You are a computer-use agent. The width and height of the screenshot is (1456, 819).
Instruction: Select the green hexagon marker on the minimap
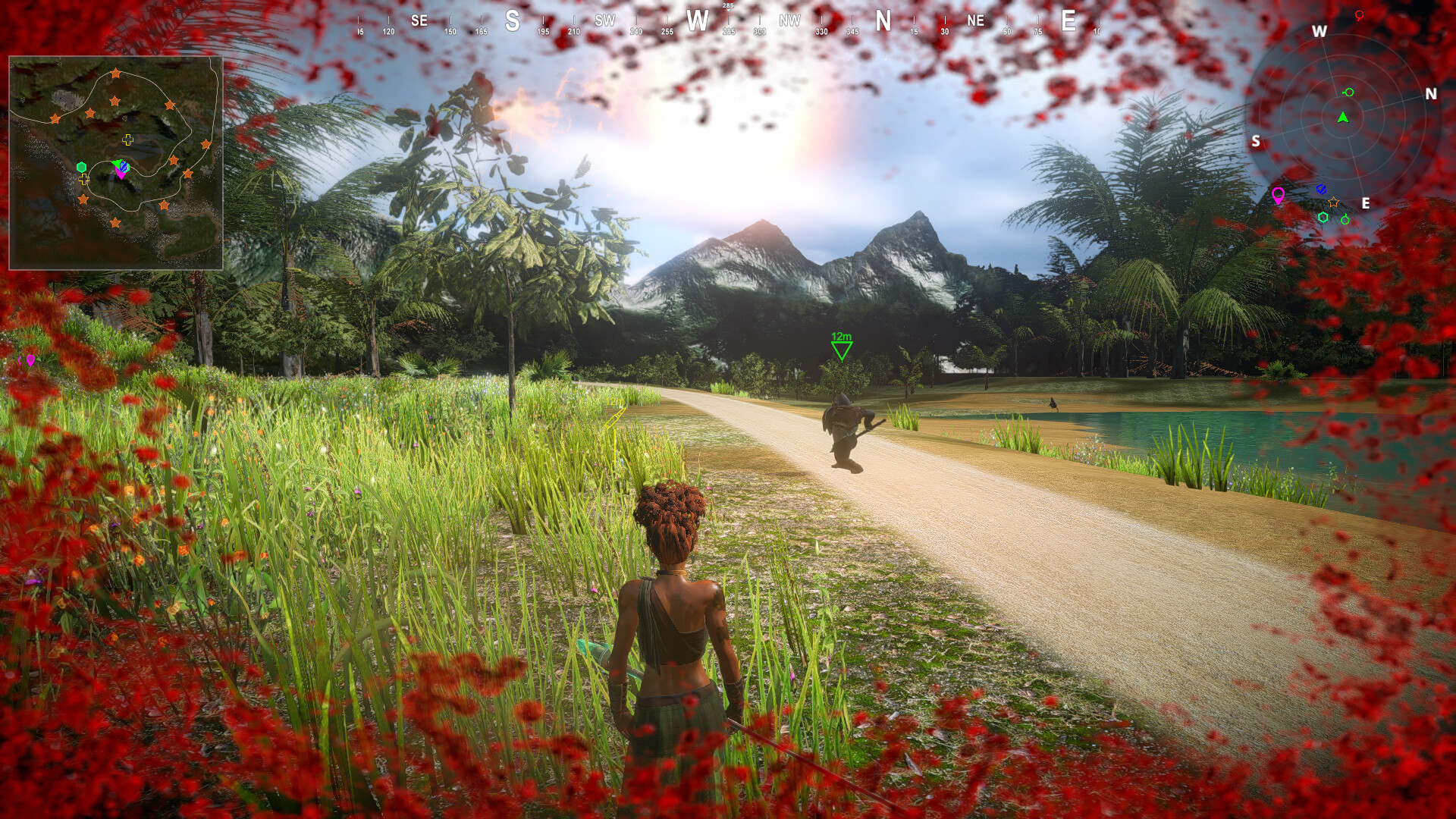pyautogui.click(x=81, y=166)
